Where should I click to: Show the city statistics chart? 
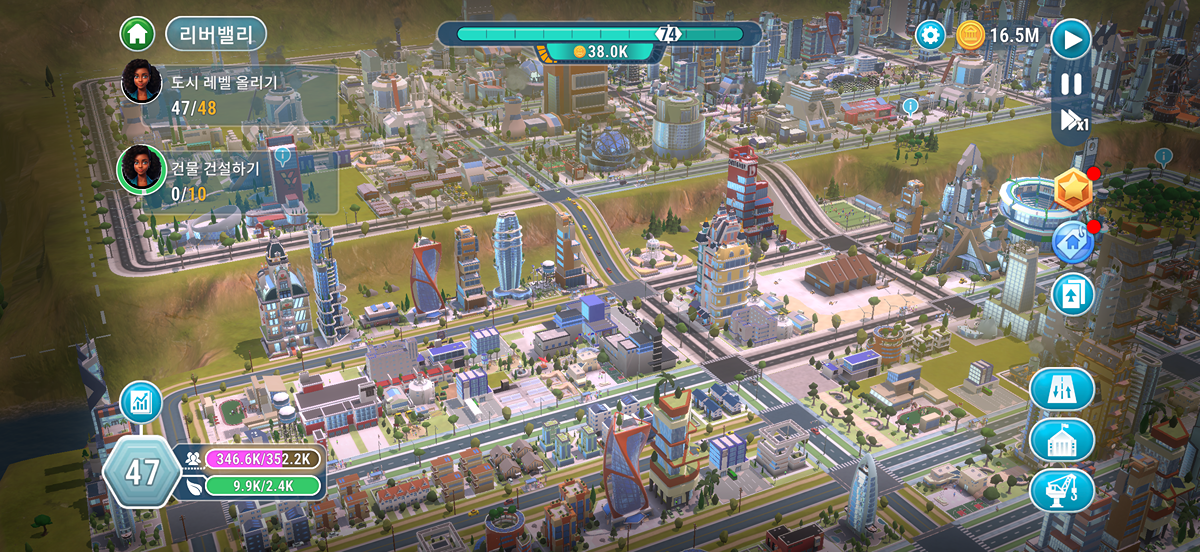141,403
